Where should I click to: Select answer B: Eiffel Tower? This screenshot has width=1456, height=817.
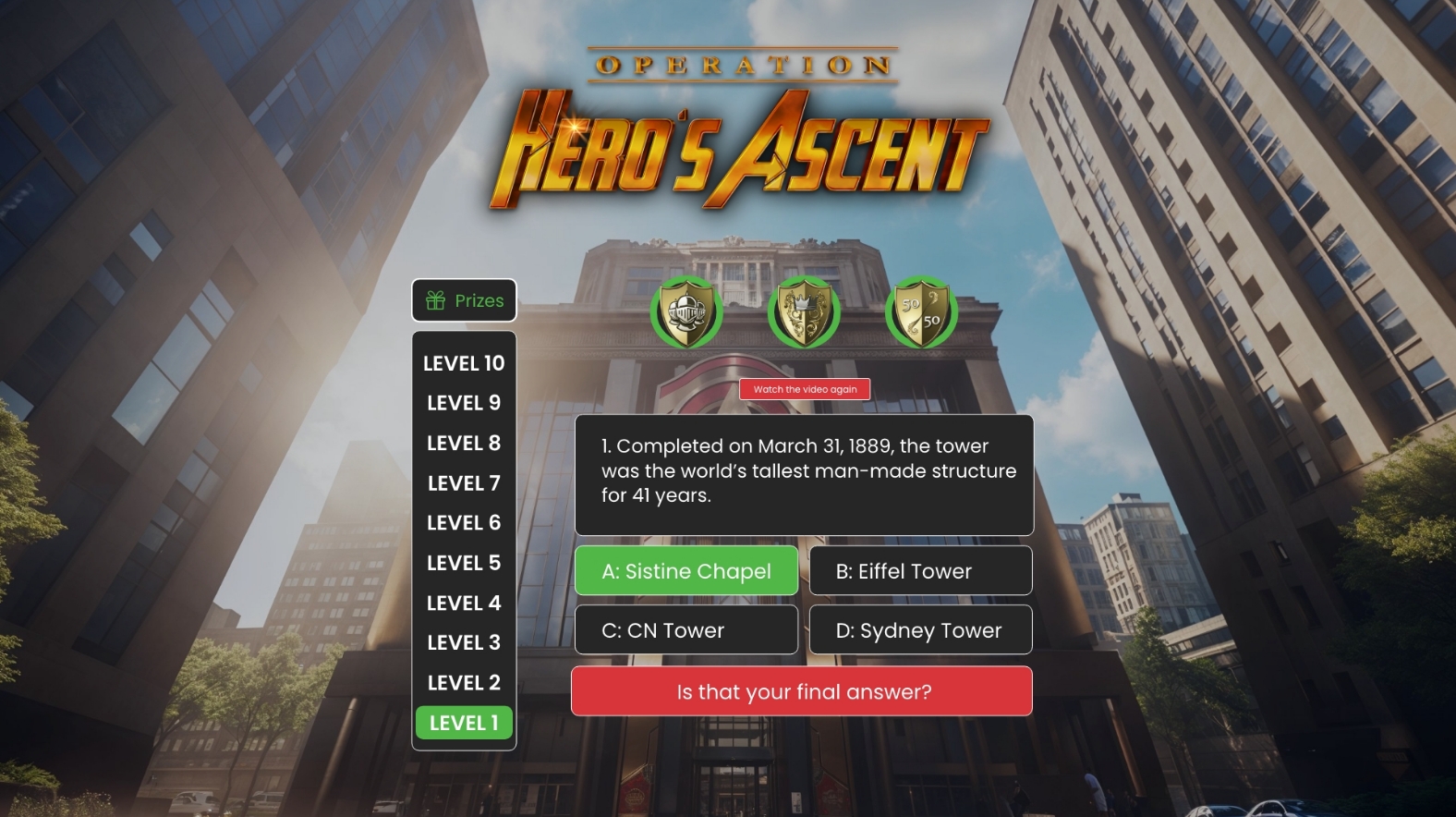[920, 571]
